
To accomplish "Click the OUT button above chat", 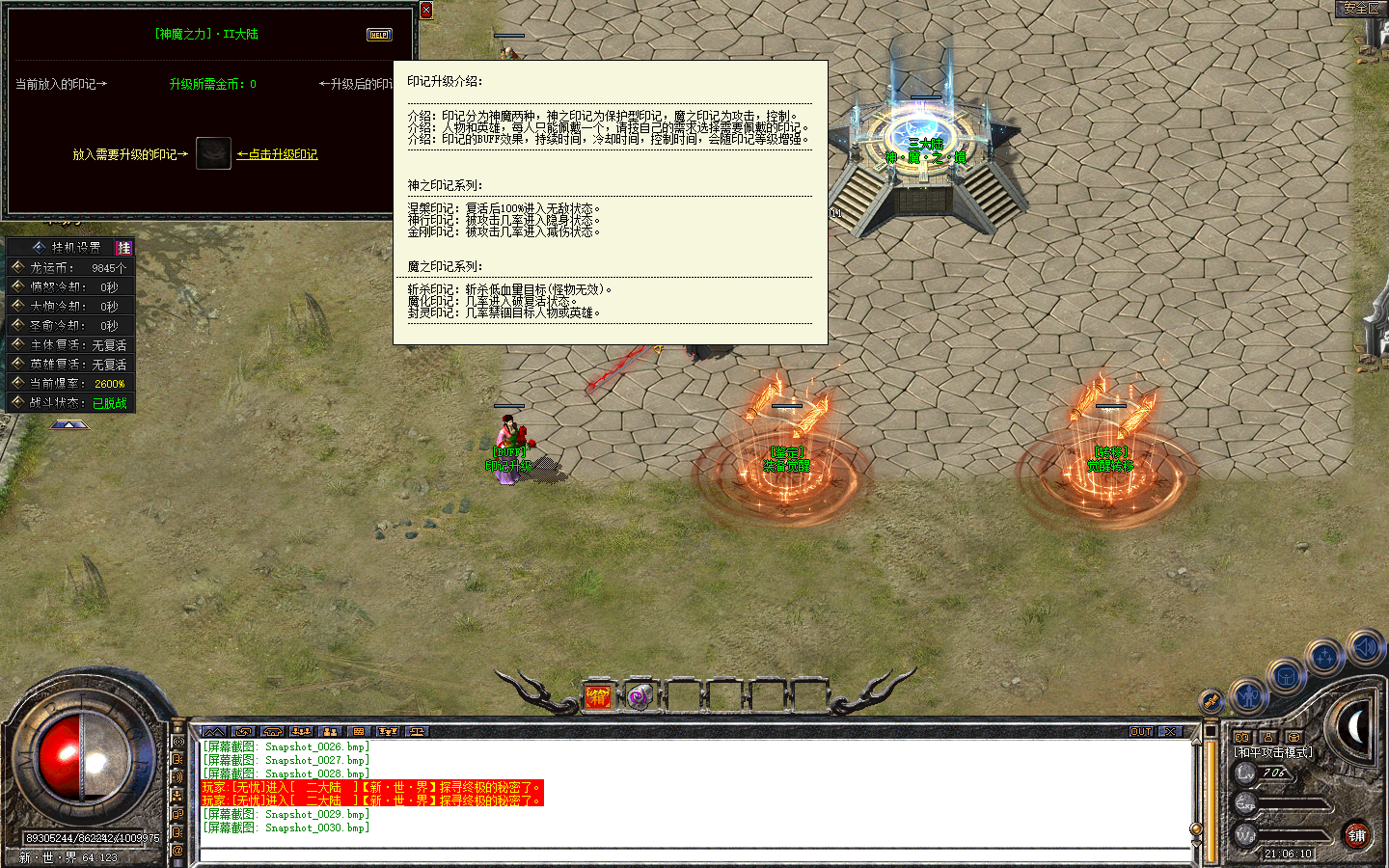I will 1141,732.
